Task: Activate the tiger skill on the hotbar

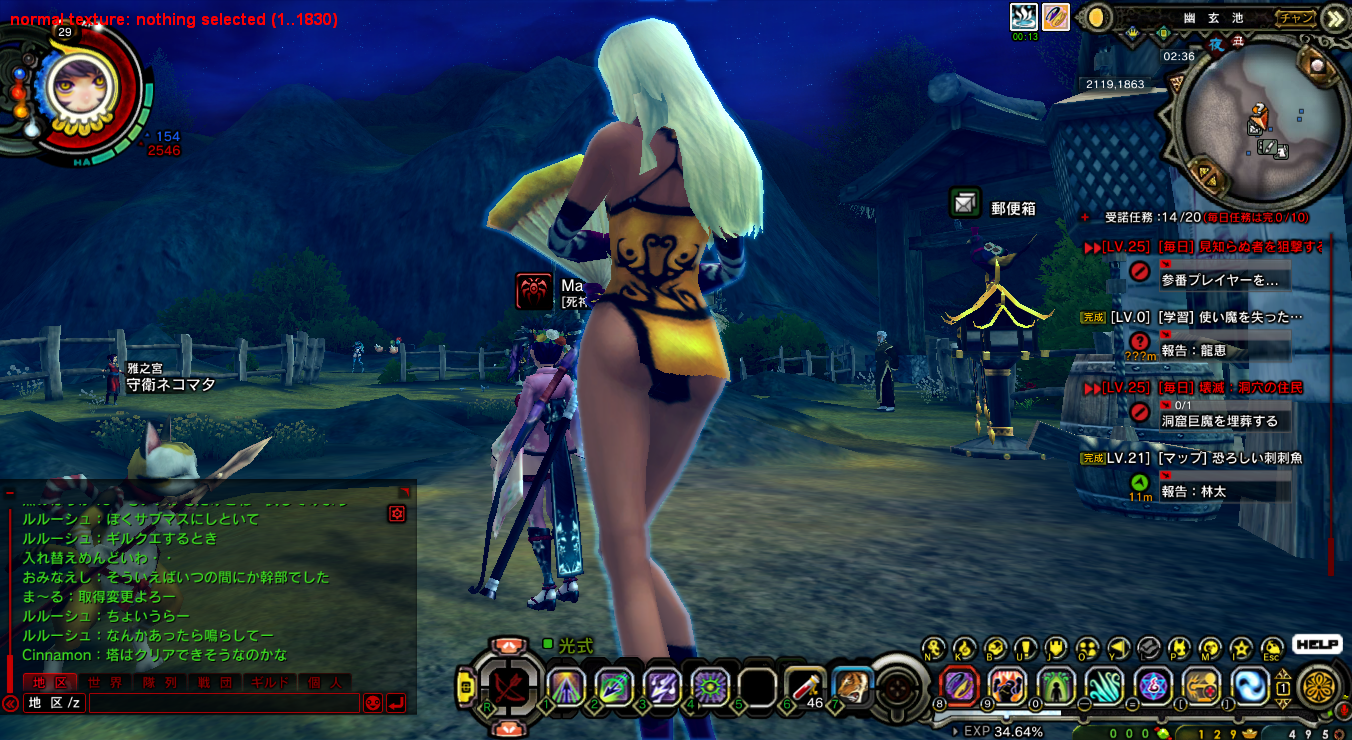Action: [852, 687]
